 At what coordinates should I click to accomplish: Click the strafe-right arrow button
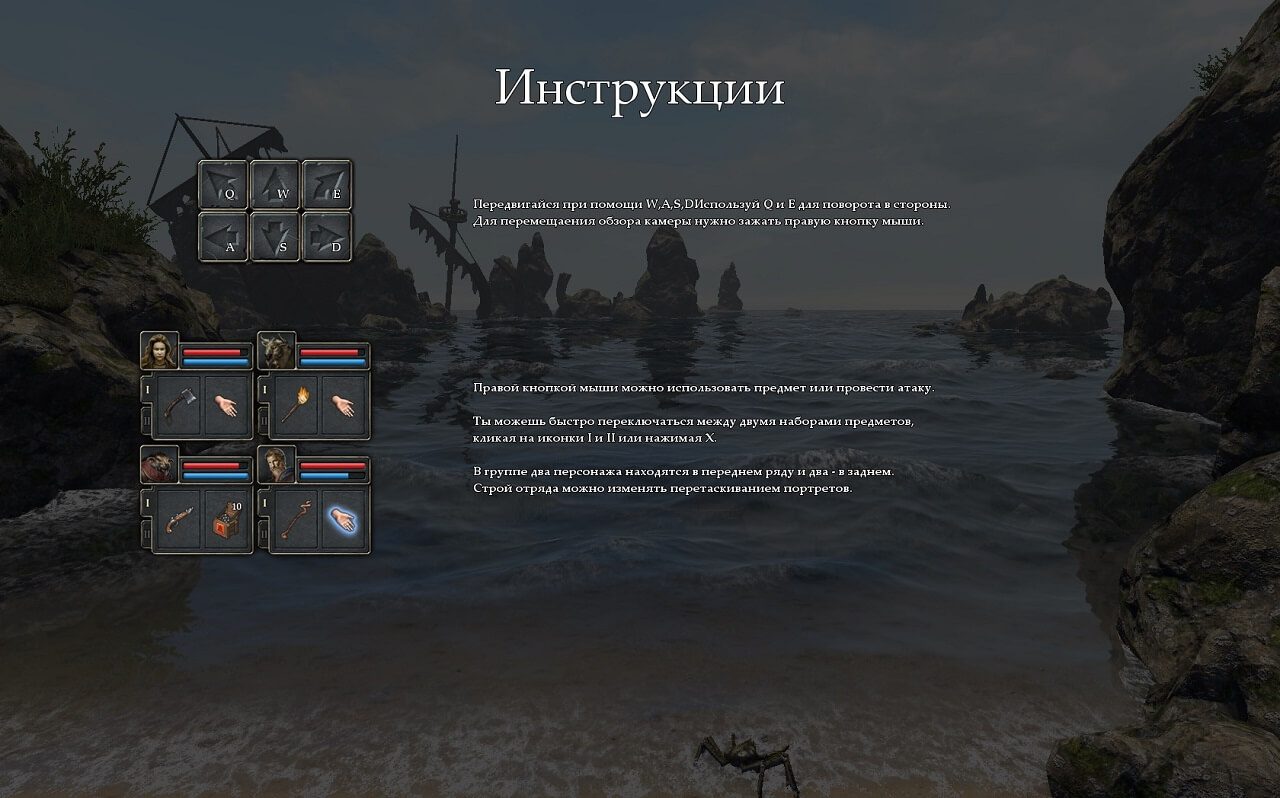tap(327, 237)
